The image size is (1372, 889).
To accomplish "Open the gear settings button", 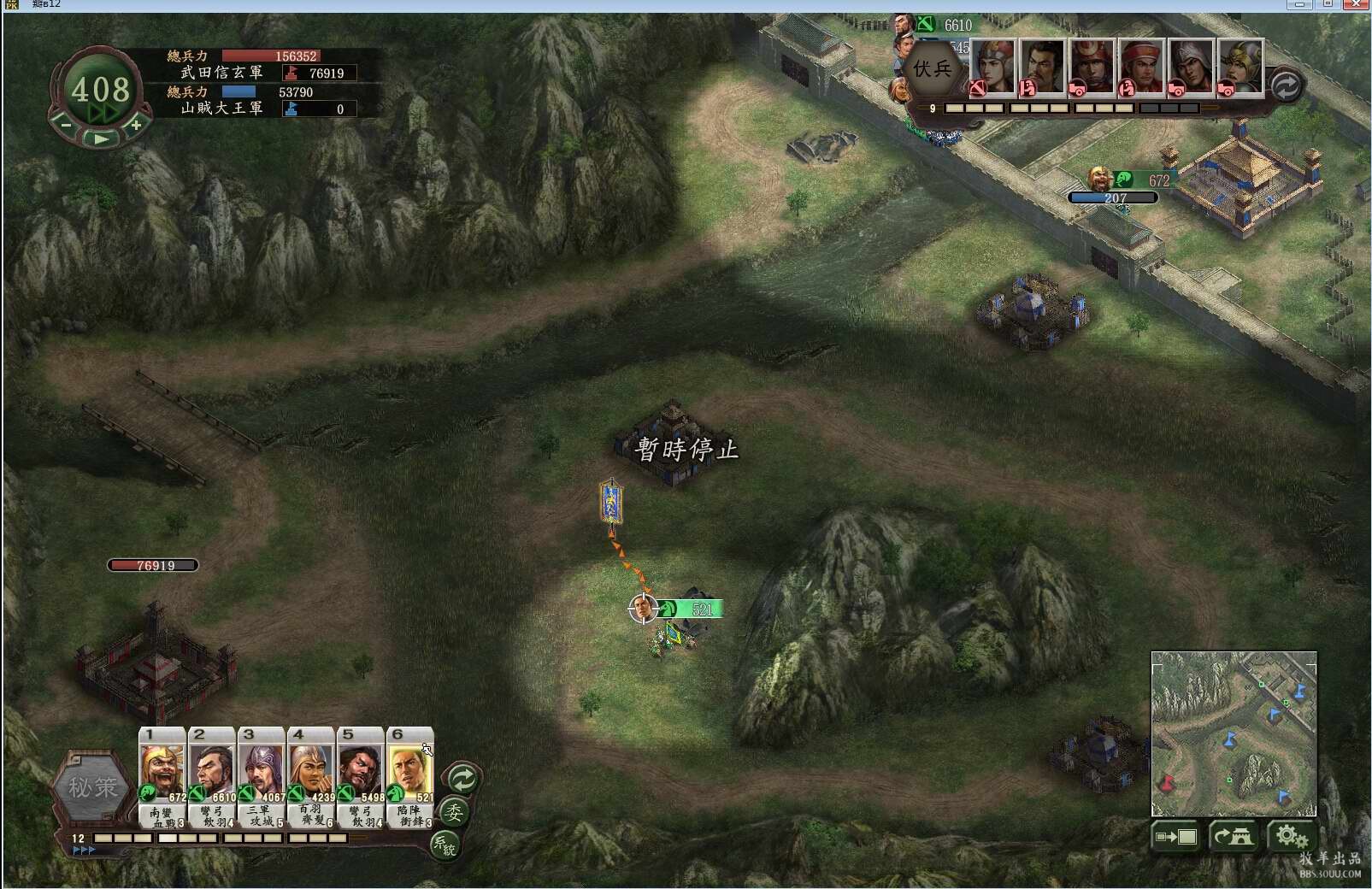I will pos(1290,837).
